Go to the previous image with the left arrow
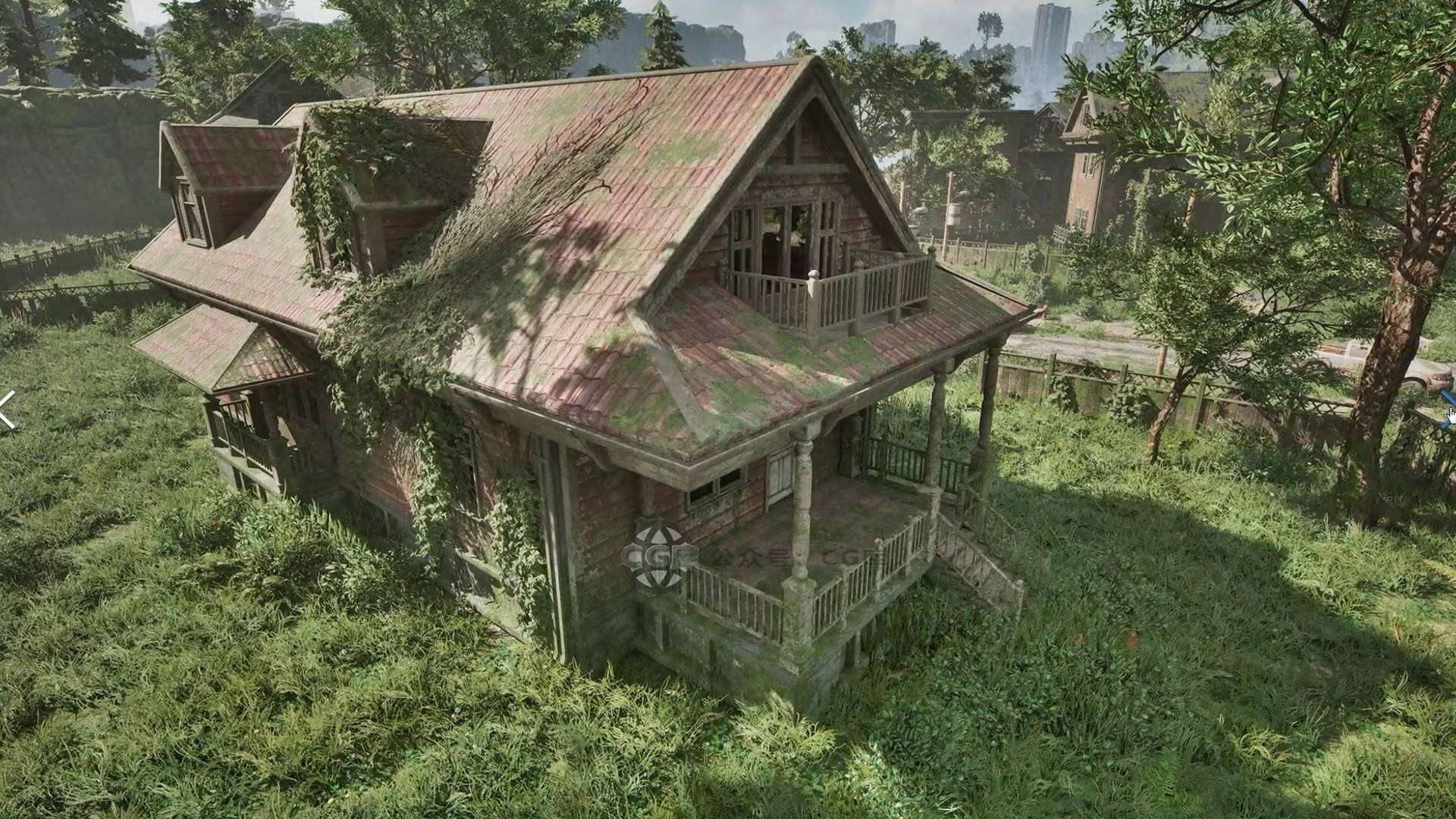 (x=6, y=410)
